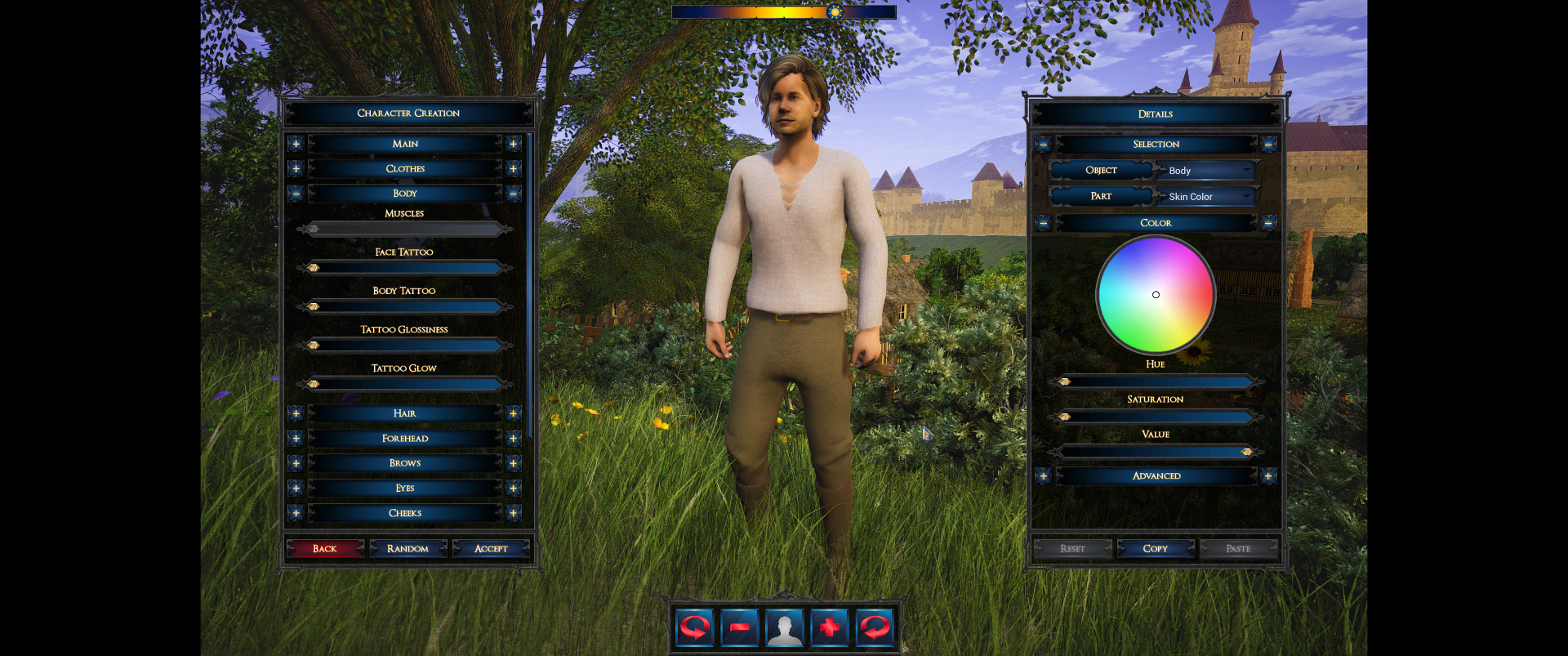
Task: Click the Hue slider track
Action: point(1156,382)
